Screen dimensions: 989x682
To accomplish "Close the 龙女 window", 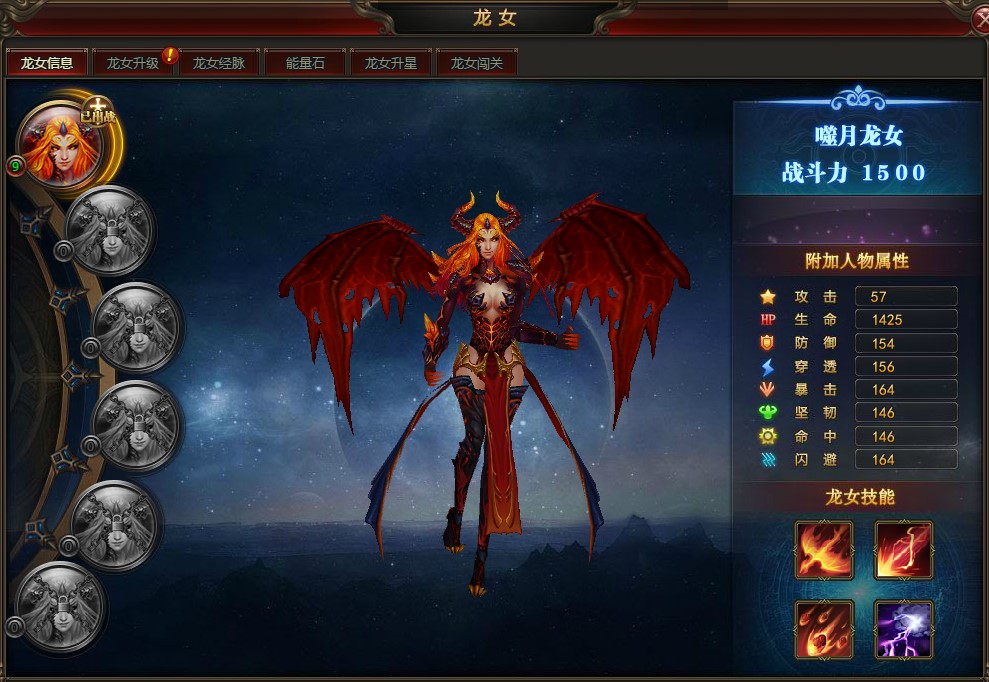I will [981, 17].
